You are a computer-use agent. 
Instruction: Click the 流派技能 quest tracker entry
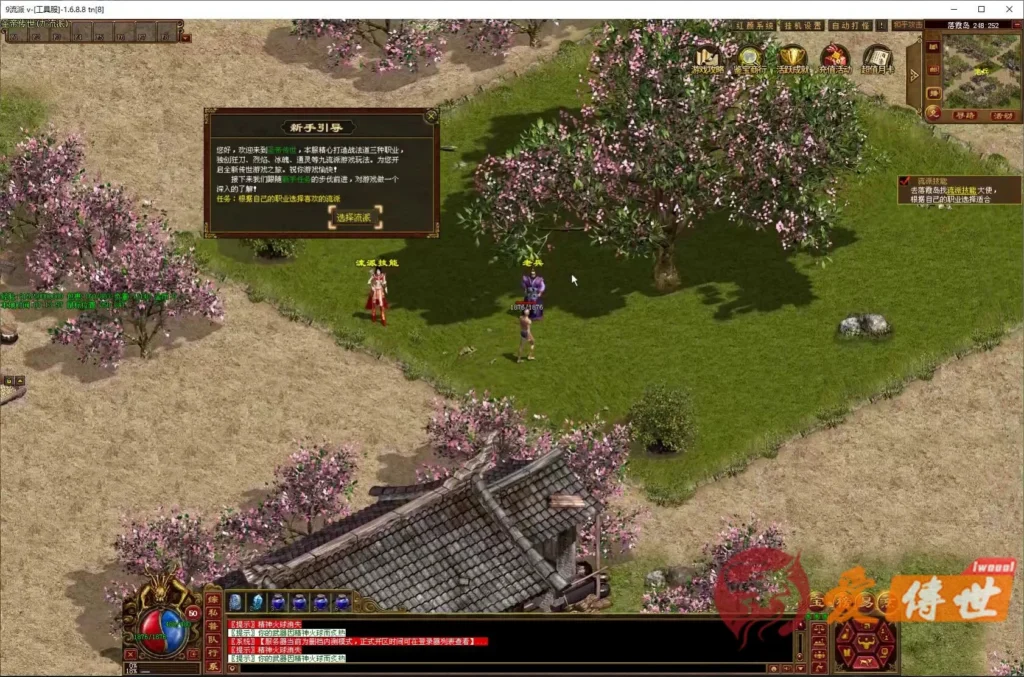(958, 189)
